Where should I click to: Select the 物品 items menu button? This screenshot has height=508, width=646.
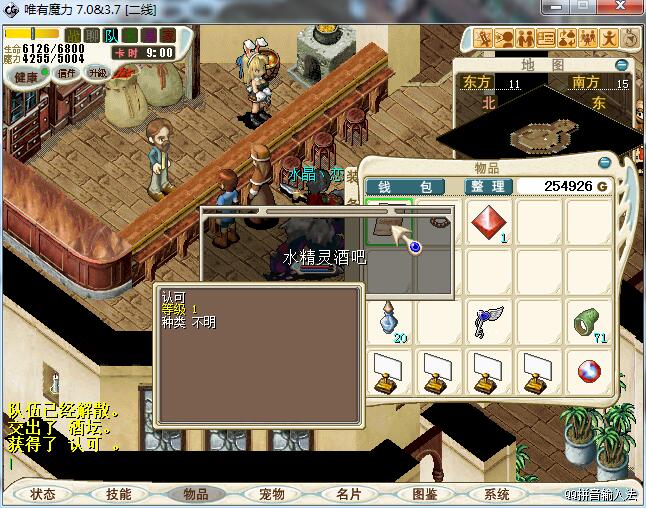195,494
